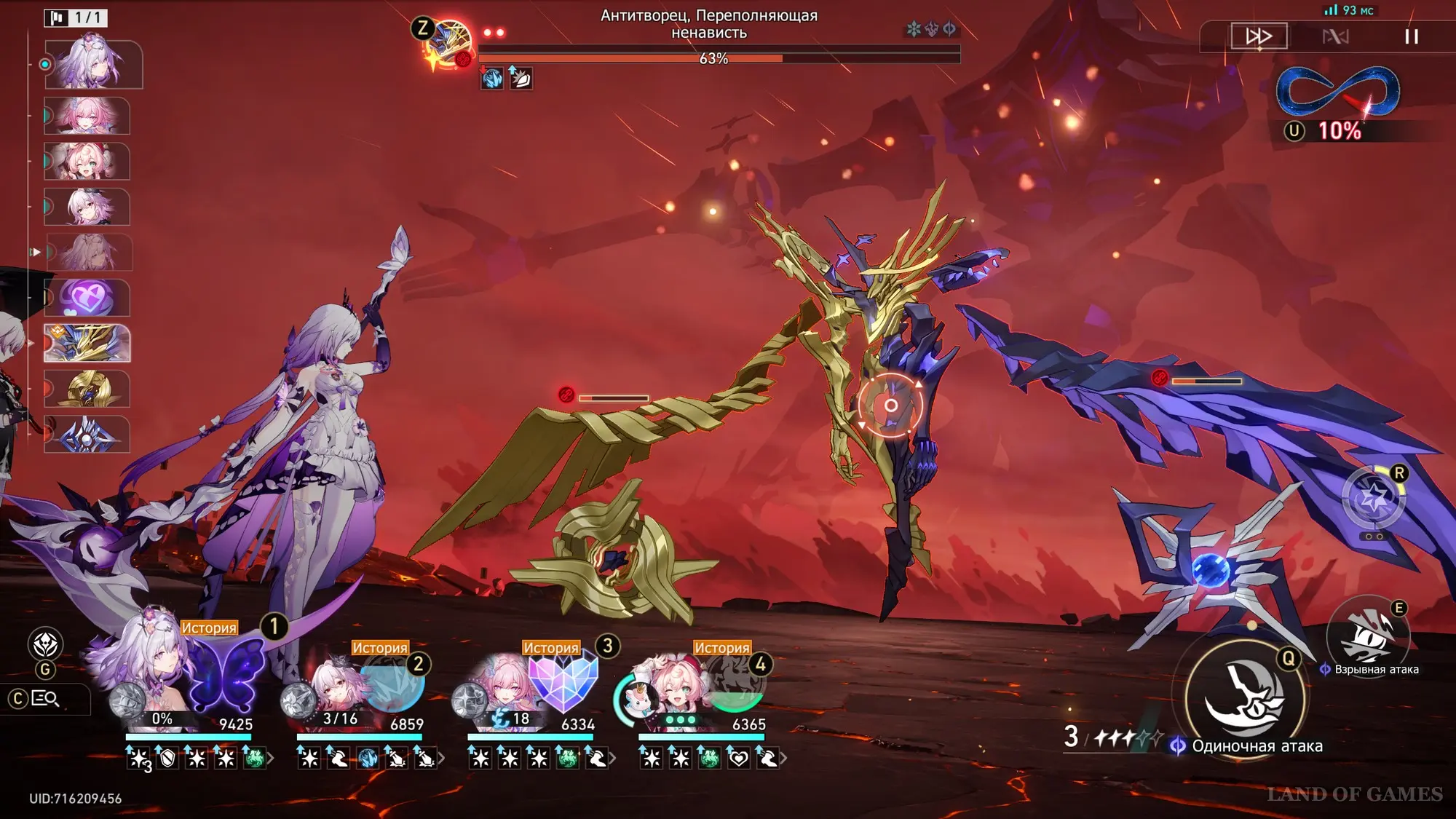1456x819 pixels.
Task: Expand the buff list under character 4
Action: coord(783,759)
